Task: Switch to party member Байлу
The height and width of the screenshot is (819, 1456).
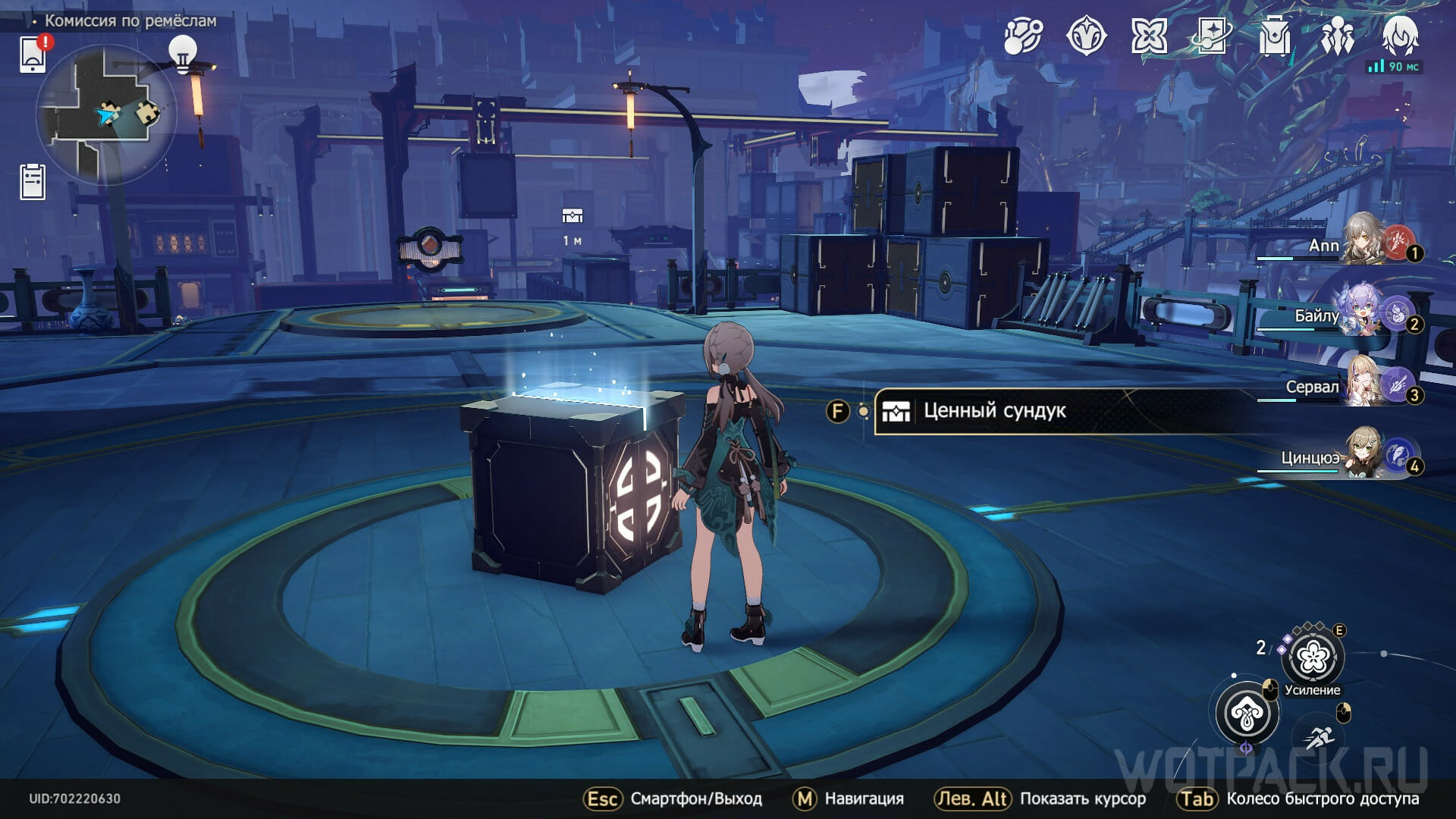Action: (x=1365, y=312)
